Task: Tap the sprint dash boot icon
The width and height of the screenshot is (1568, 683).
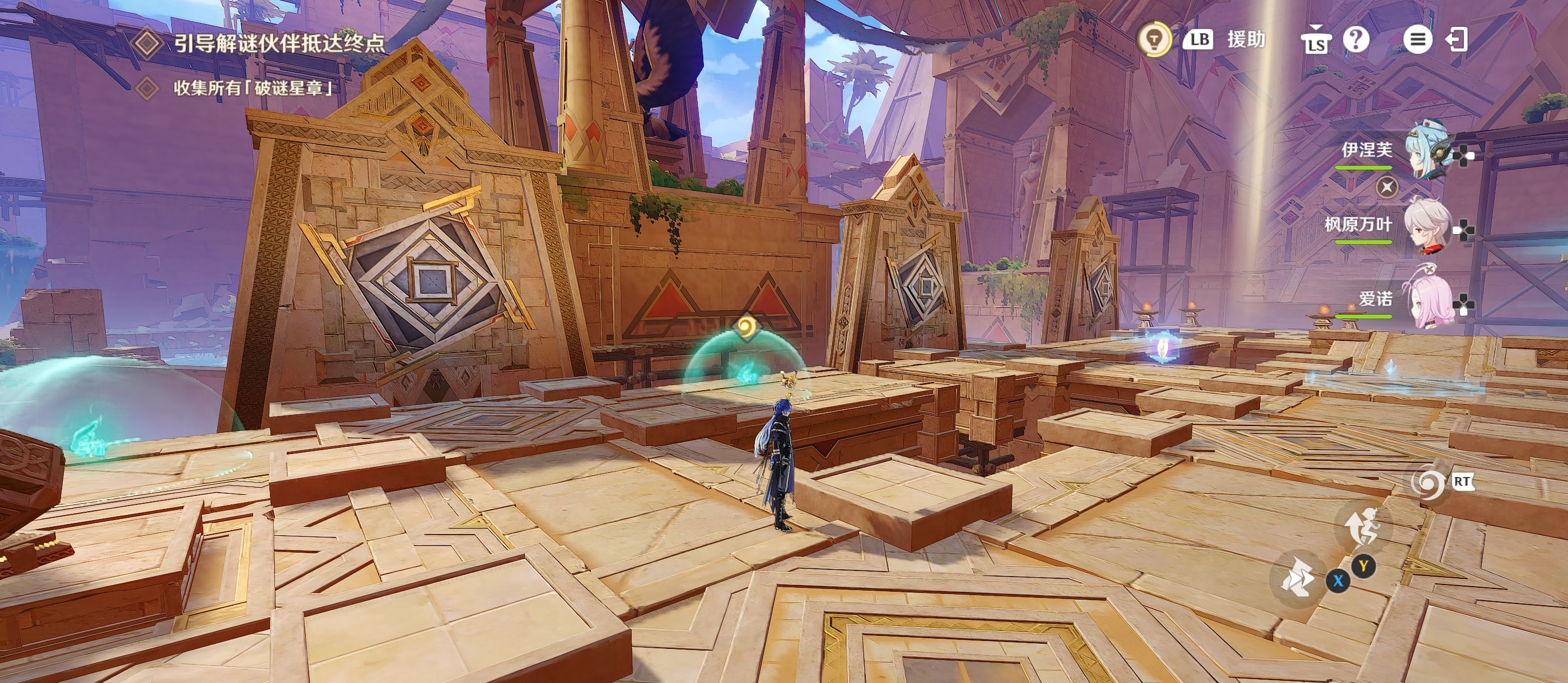Action: (1298, 576)
